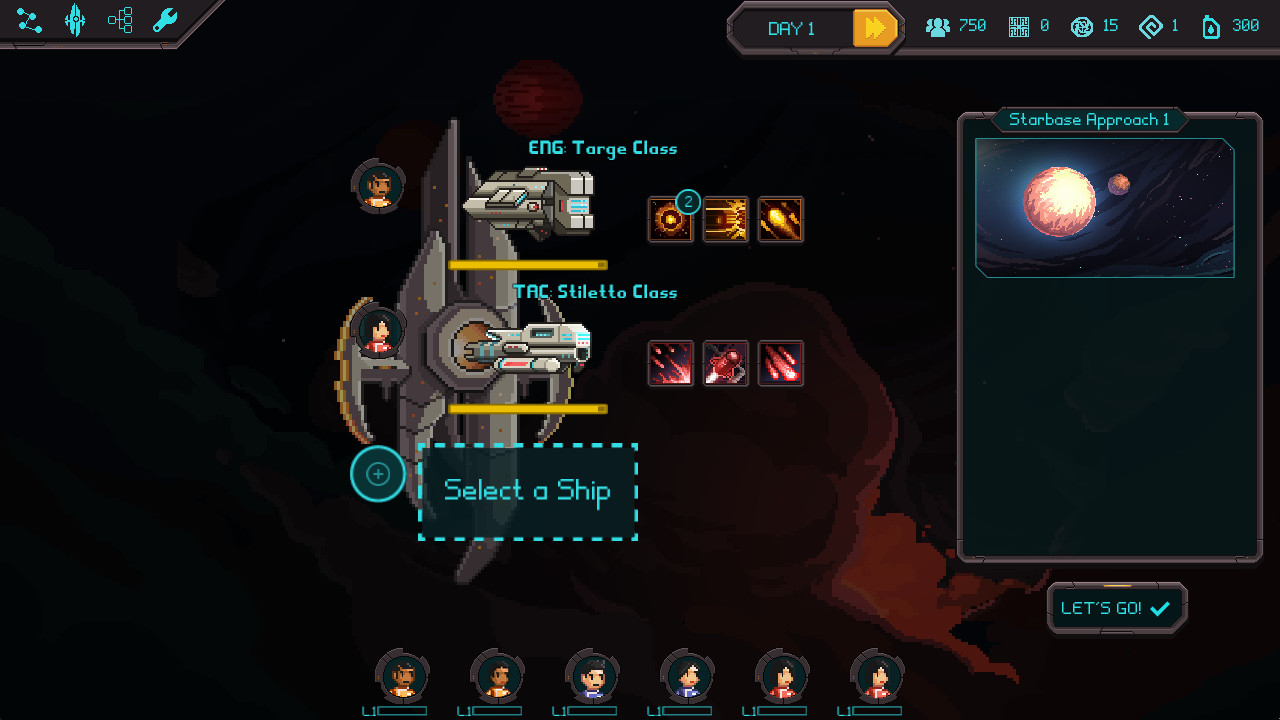
Task: Select the rightmost missile icon for the Stiletto
Action: [780, 363]
